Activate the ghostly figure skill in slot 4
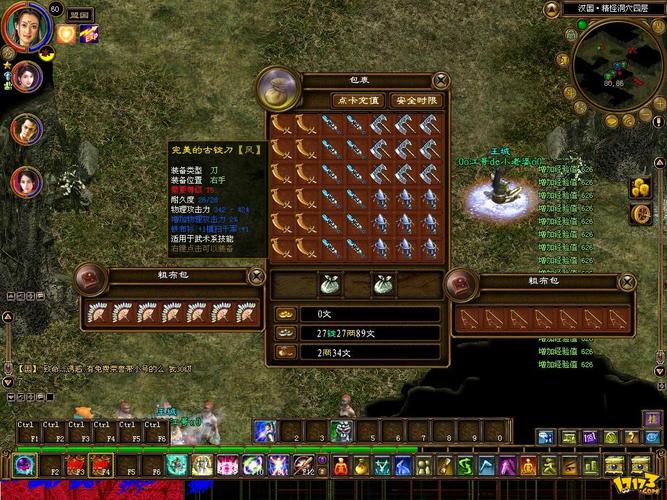 click(x=341, y=431)
